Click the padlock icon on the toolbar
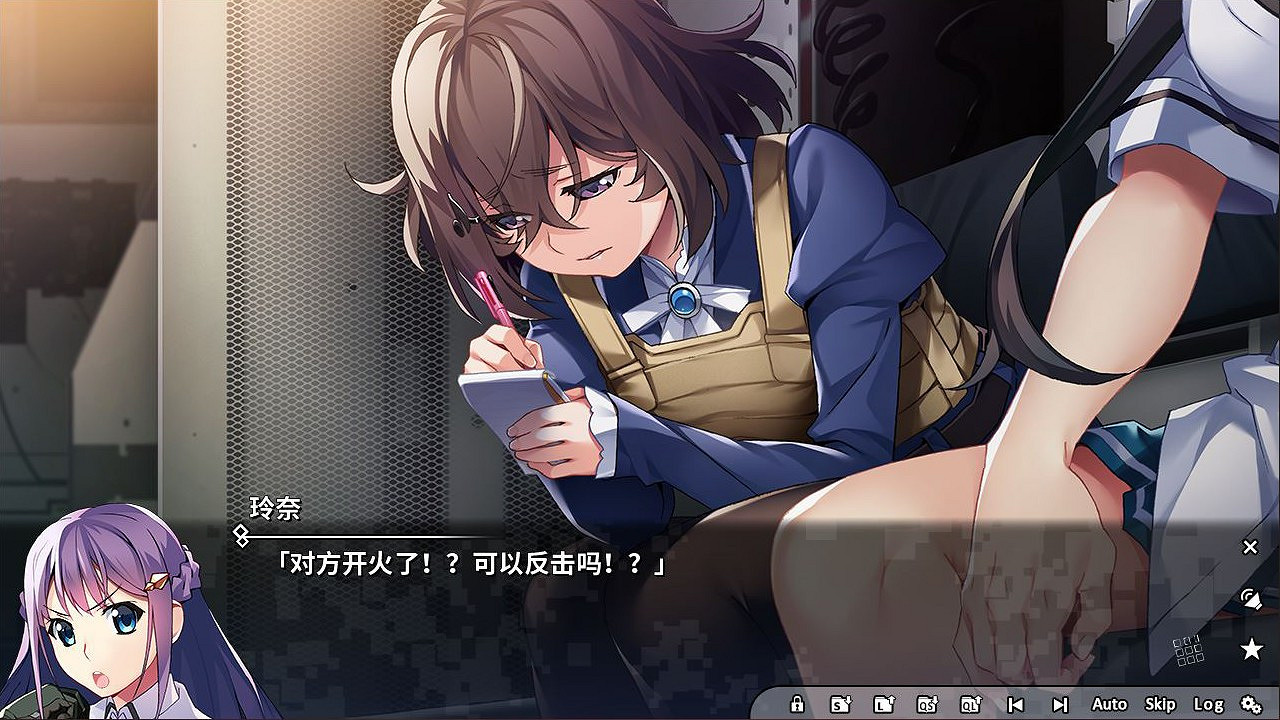This screenshot has width=1280, height=720. pyautogui.click(x=797, y=703)
